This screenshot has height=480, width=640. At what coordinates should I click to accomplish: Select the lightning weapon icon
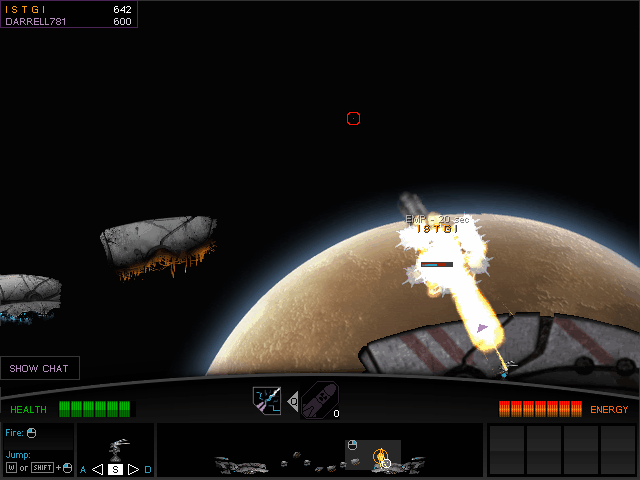click(266, 400)
